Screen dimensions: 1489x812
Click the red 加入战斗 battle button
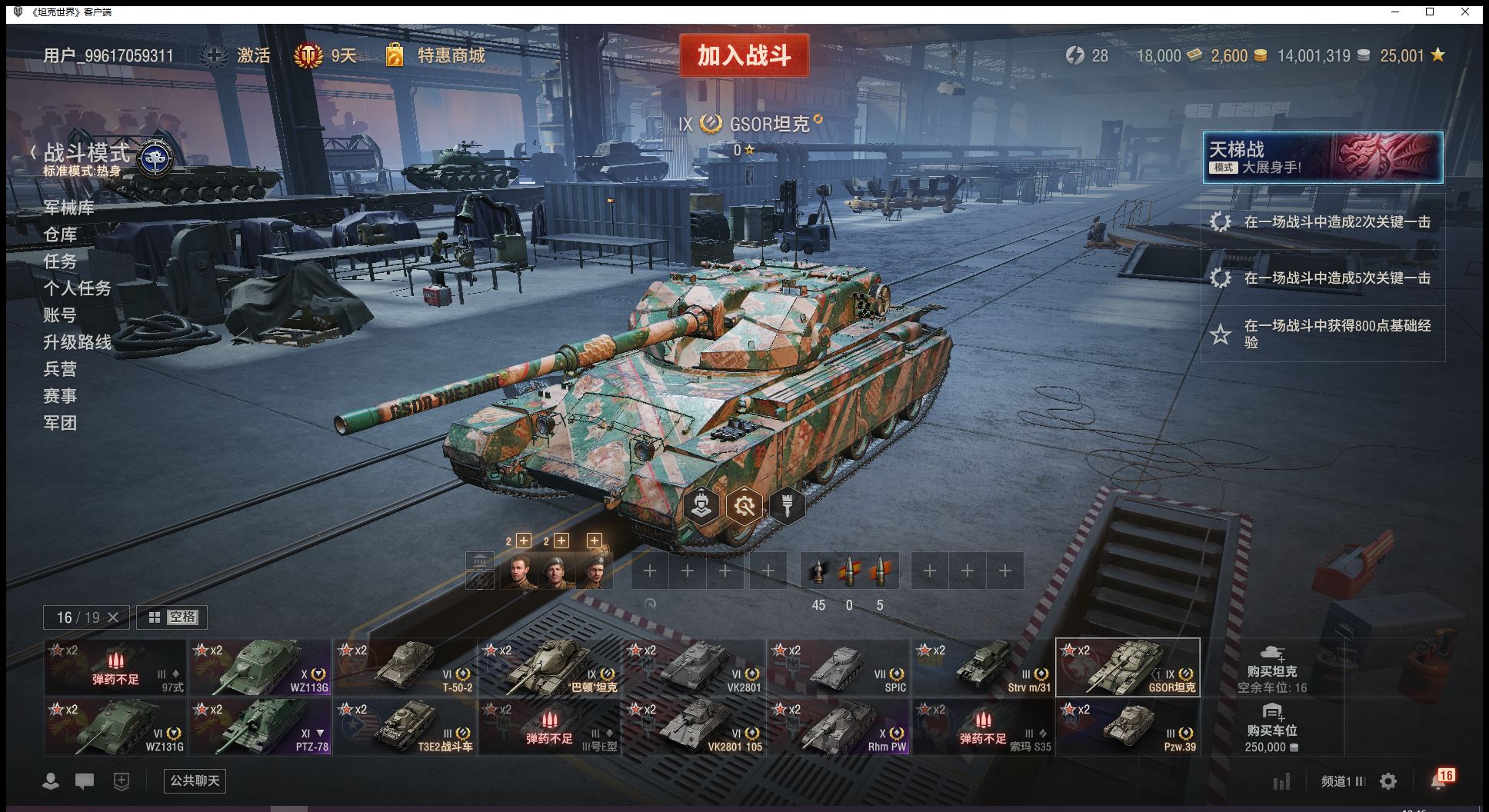[744, 55]
